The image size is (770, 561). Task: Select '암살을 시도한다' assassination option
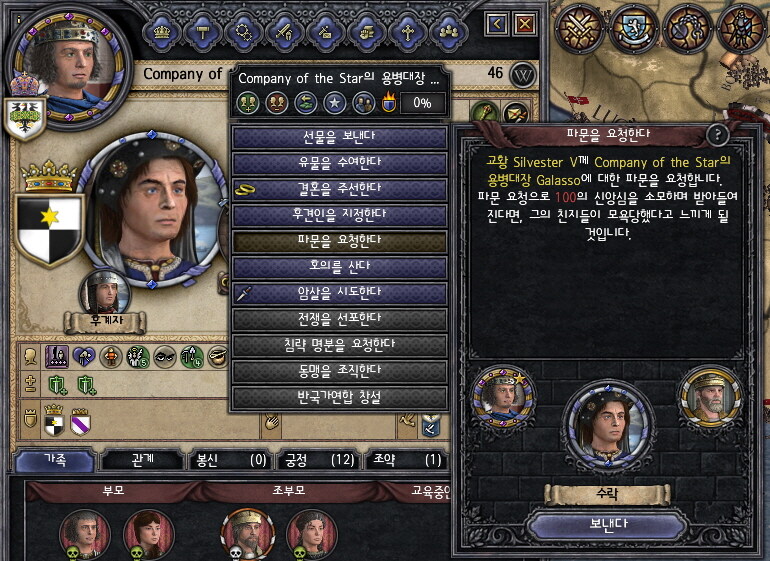[339, 293]
